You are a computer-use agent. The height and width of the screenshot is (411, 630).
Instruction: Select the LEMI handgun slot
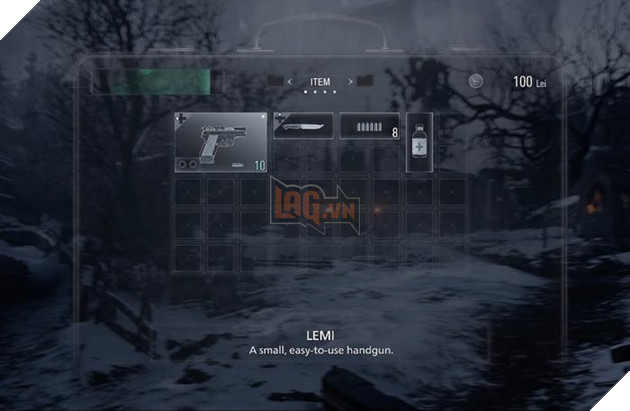pos(221,142)
